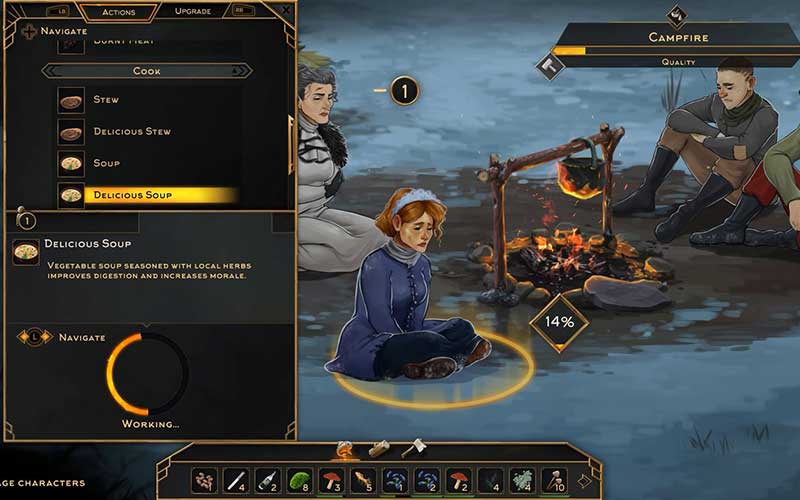Click the hammer slot showing 10
The height and width of the screenshot is (500, 800).
554,481
